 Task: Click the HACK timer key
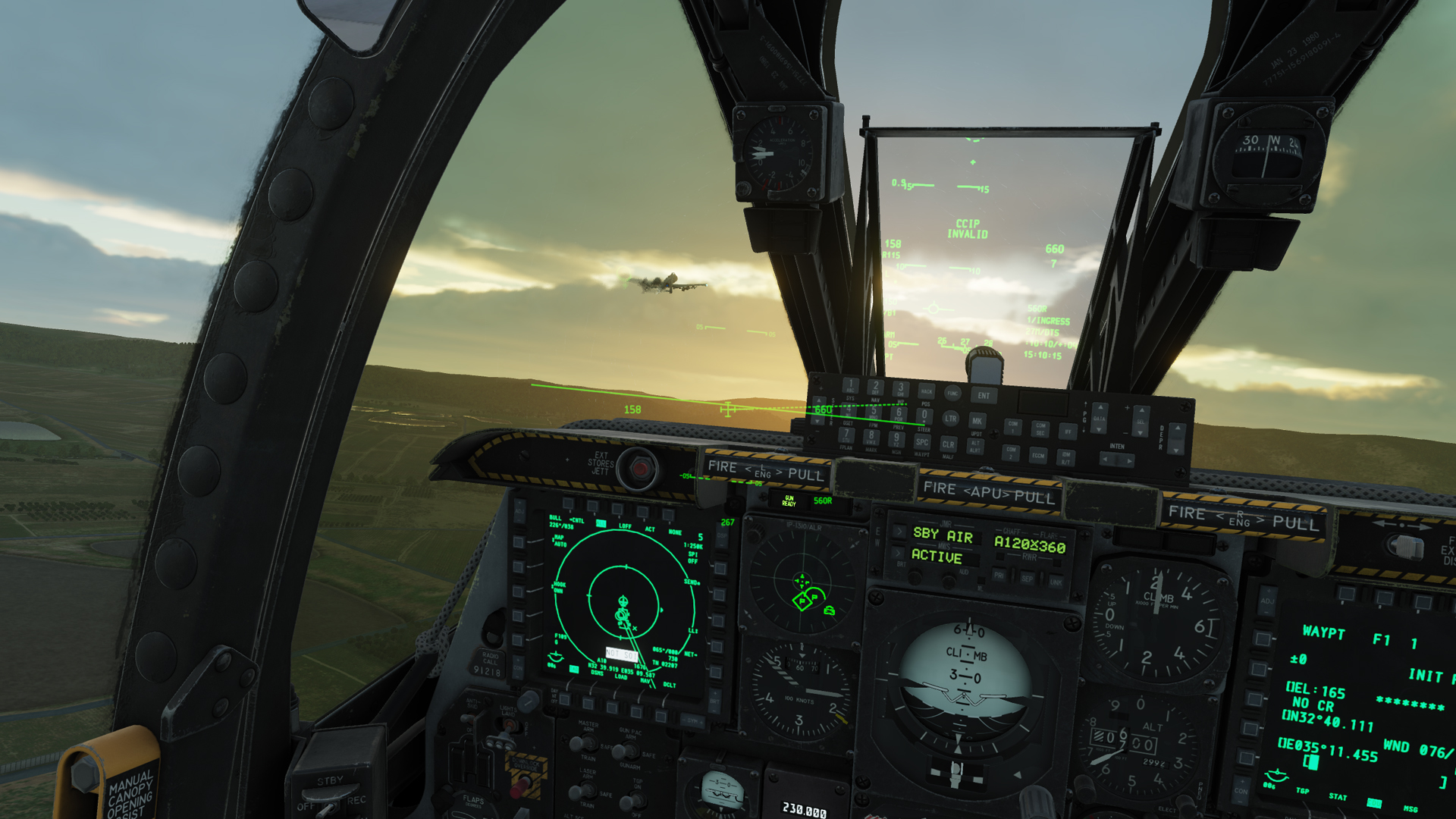926,391
